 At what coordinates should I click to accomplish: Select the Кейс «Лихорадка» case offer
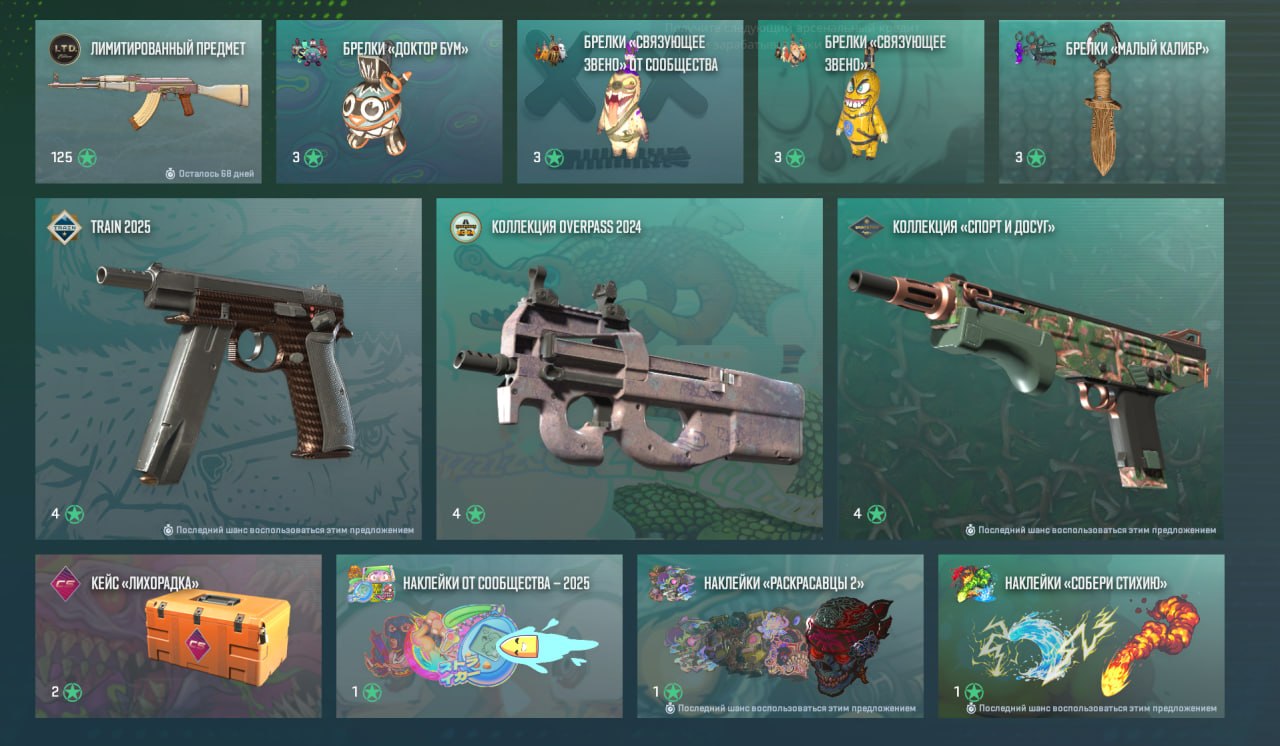tap(178, 636)
